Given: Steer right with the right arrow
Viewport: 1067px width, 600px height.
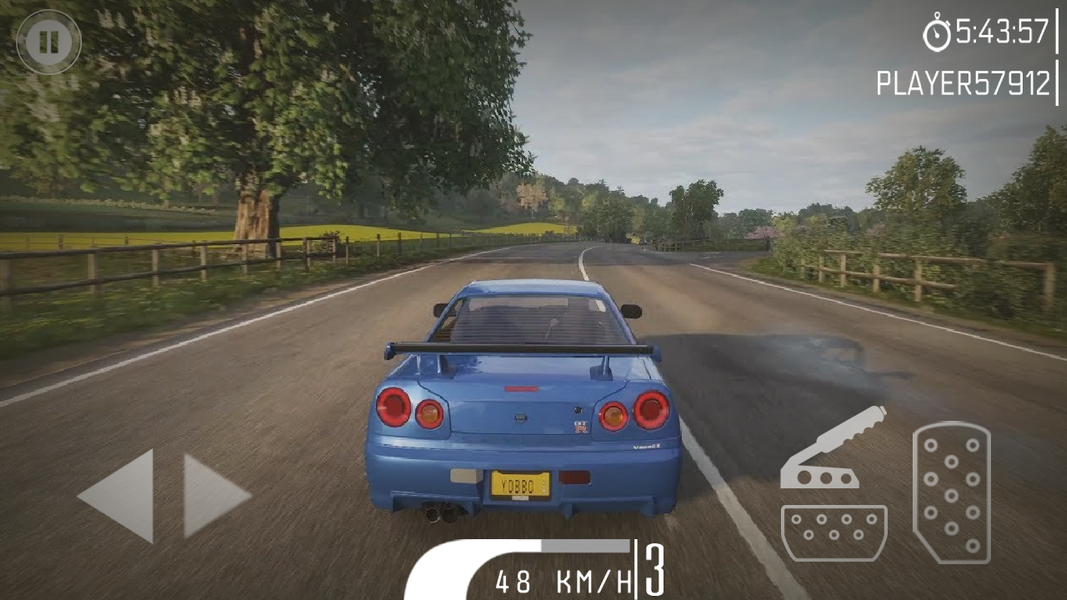Looking at the screenshot, I should coord(213,496).
